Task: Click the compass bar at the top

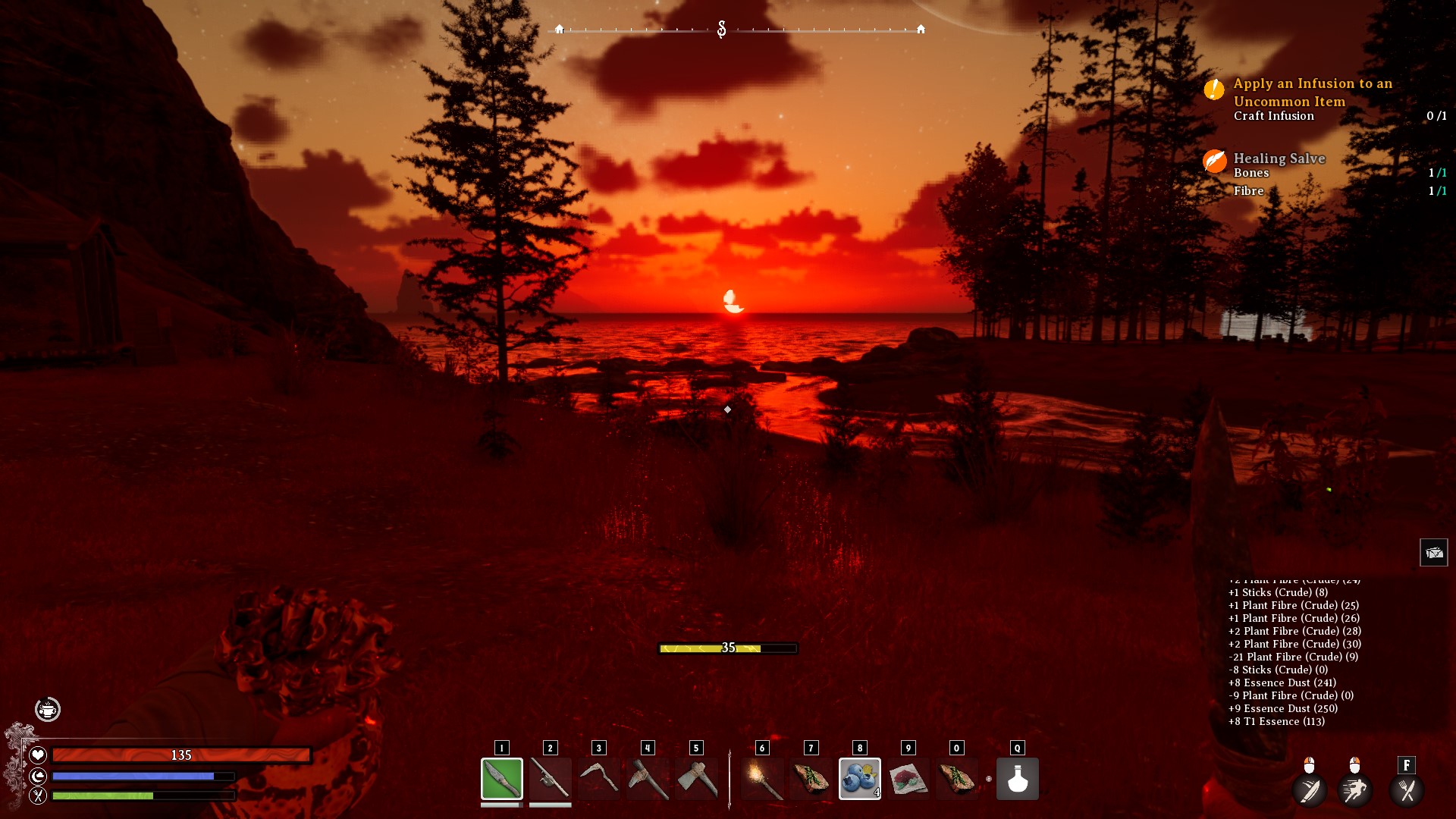Action: (x=739, y=30)
